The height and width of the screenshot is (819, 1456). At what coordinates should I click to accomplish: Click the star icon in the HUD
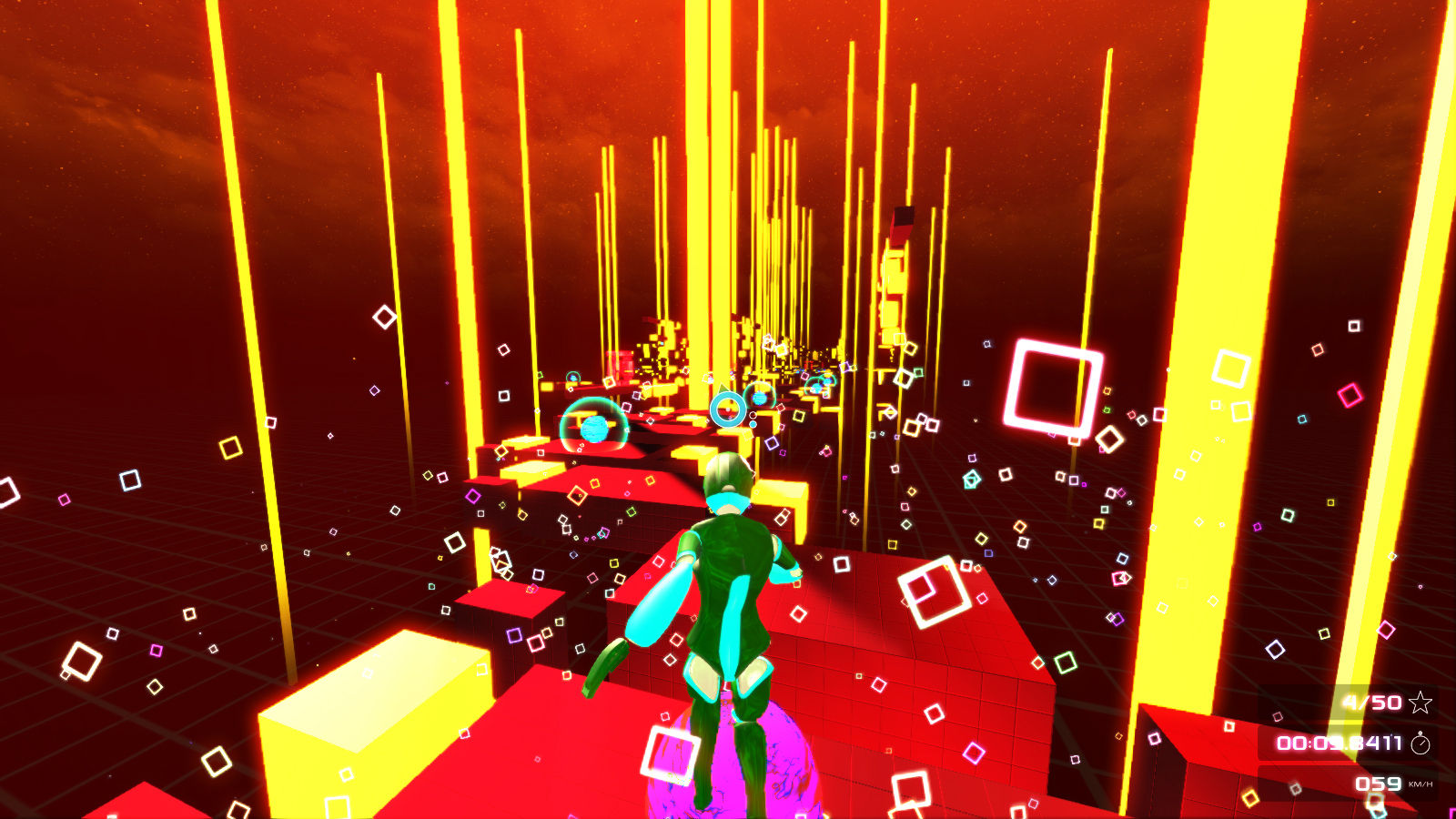click(x=1420, y=703)
